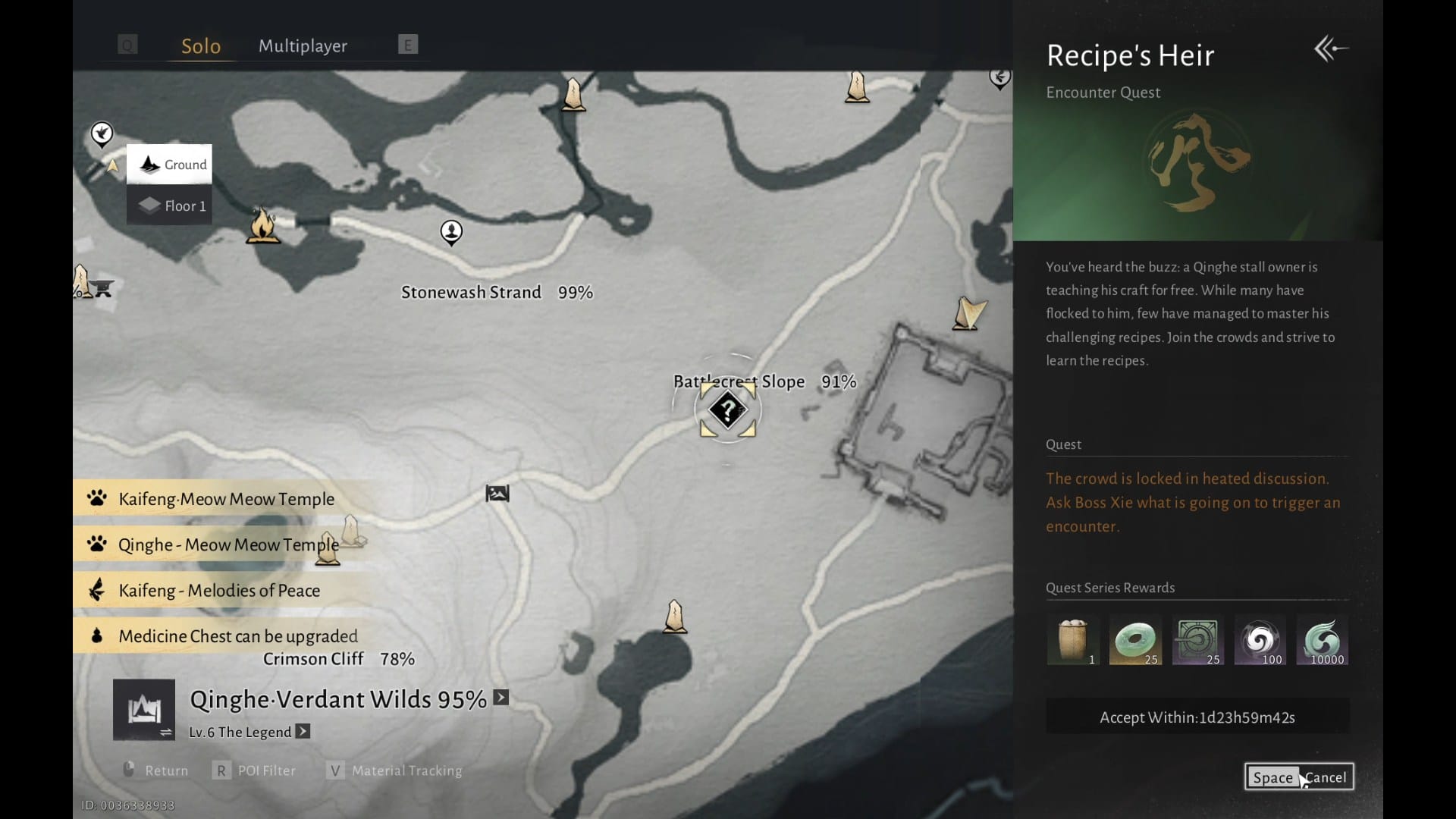
Task: Collapse the Recipe's Heir quest panel
Action: [1330, 50]
